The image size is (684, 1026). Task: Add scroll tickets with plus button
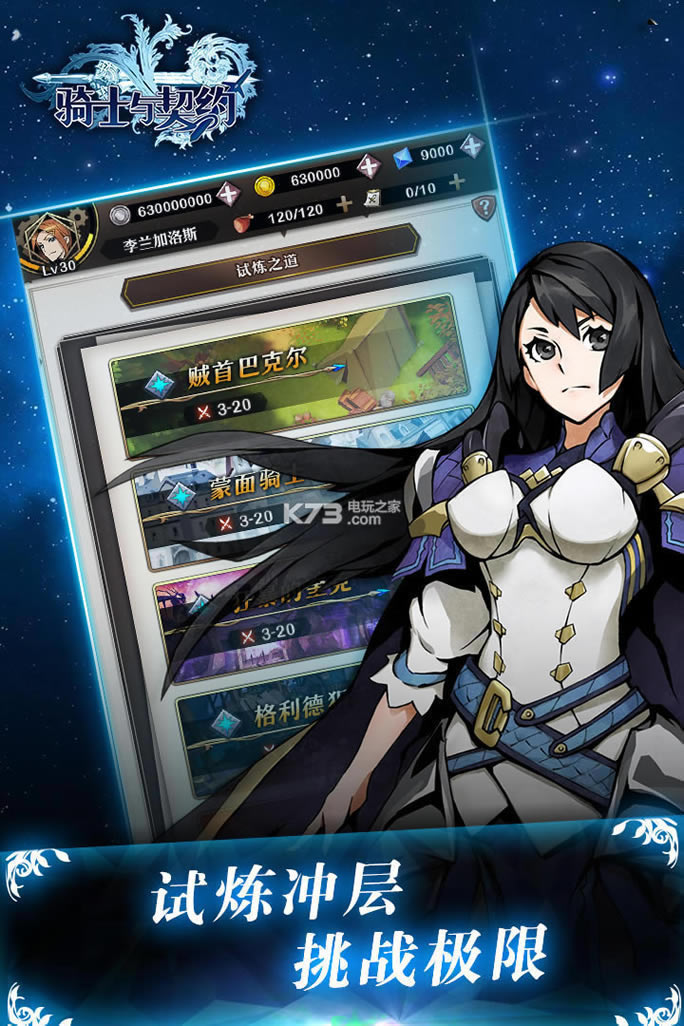pos(457,181)
